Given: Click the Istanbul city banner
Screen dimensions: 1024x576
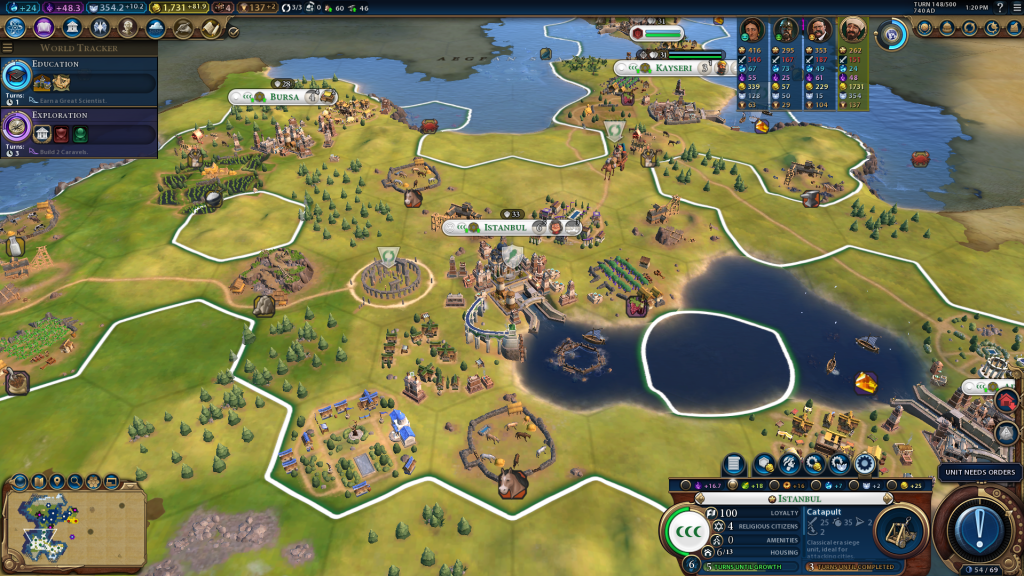Looking at the screenshot, I should [x=506, y=227].
